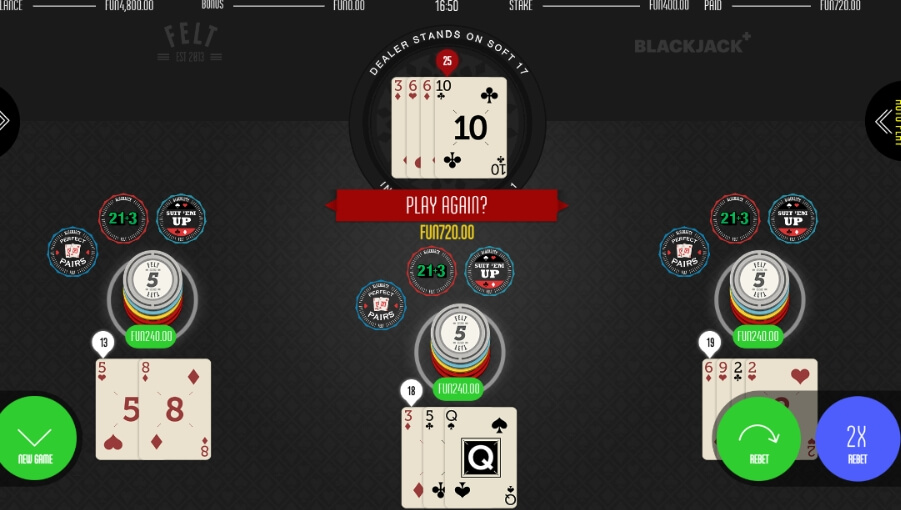Screen dimensions: 901x510
Task: Select the Perfect Pairs side bet beside the 19 hand
Action: [685, 252]
